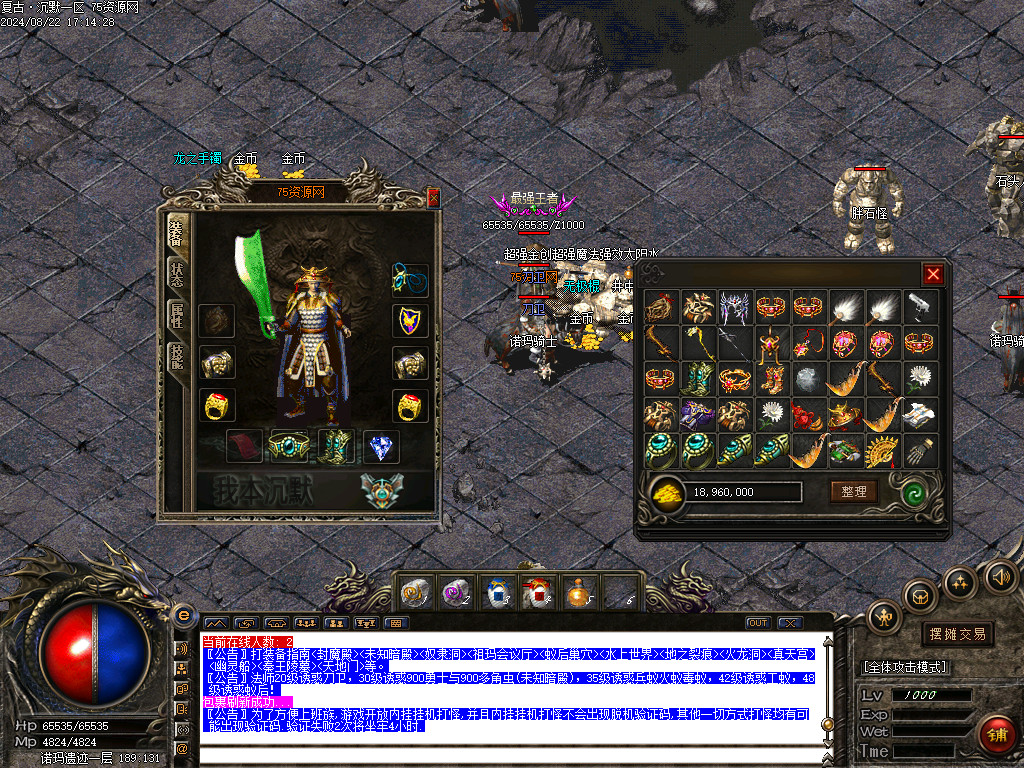The width and height of the screenshot is (1024, 768).
Task: Switch to the 状态 status tab
Action: click(176, 273)
